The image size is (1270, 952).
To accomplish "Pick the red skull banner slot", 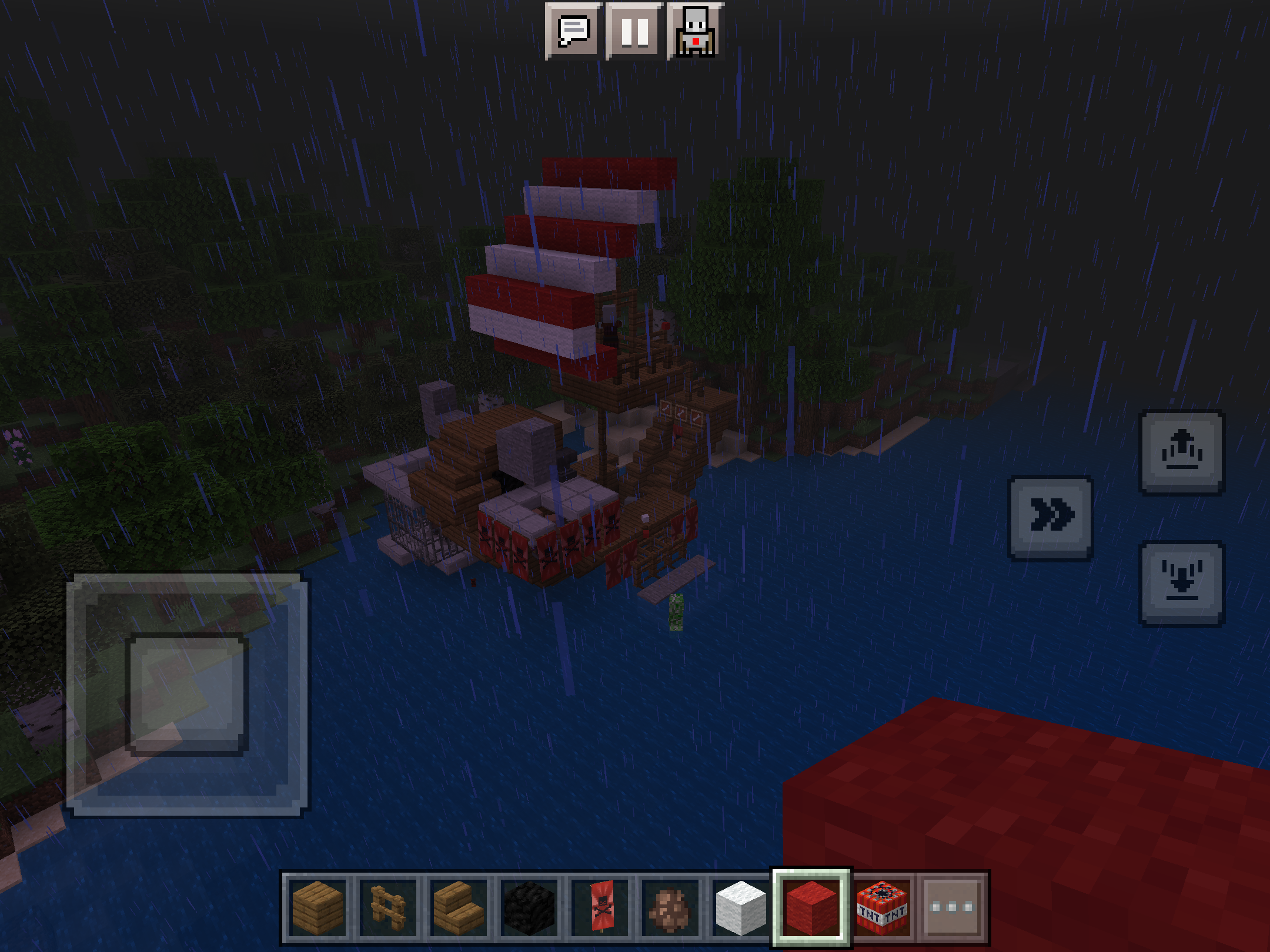I will pyautogui.click(x=601, y=908).
